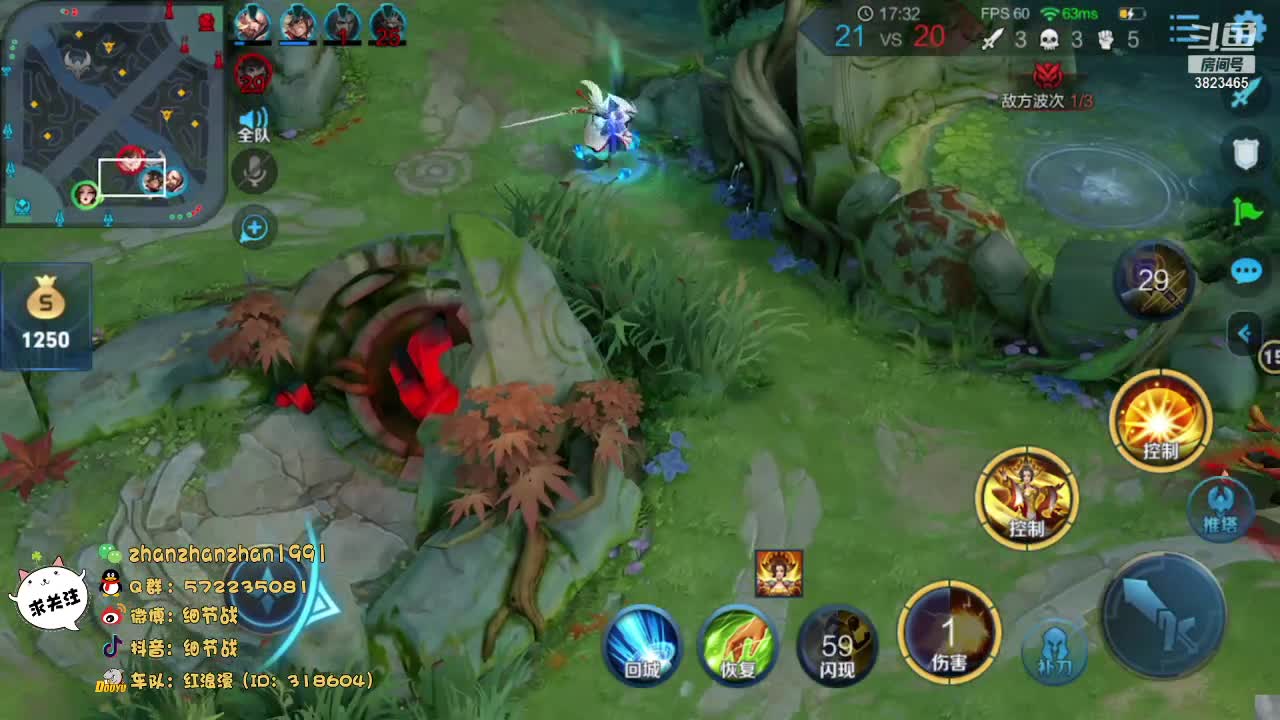Tap the 补刀 last-hit button
This screenshot has width=1280, height=720.
1055,652
